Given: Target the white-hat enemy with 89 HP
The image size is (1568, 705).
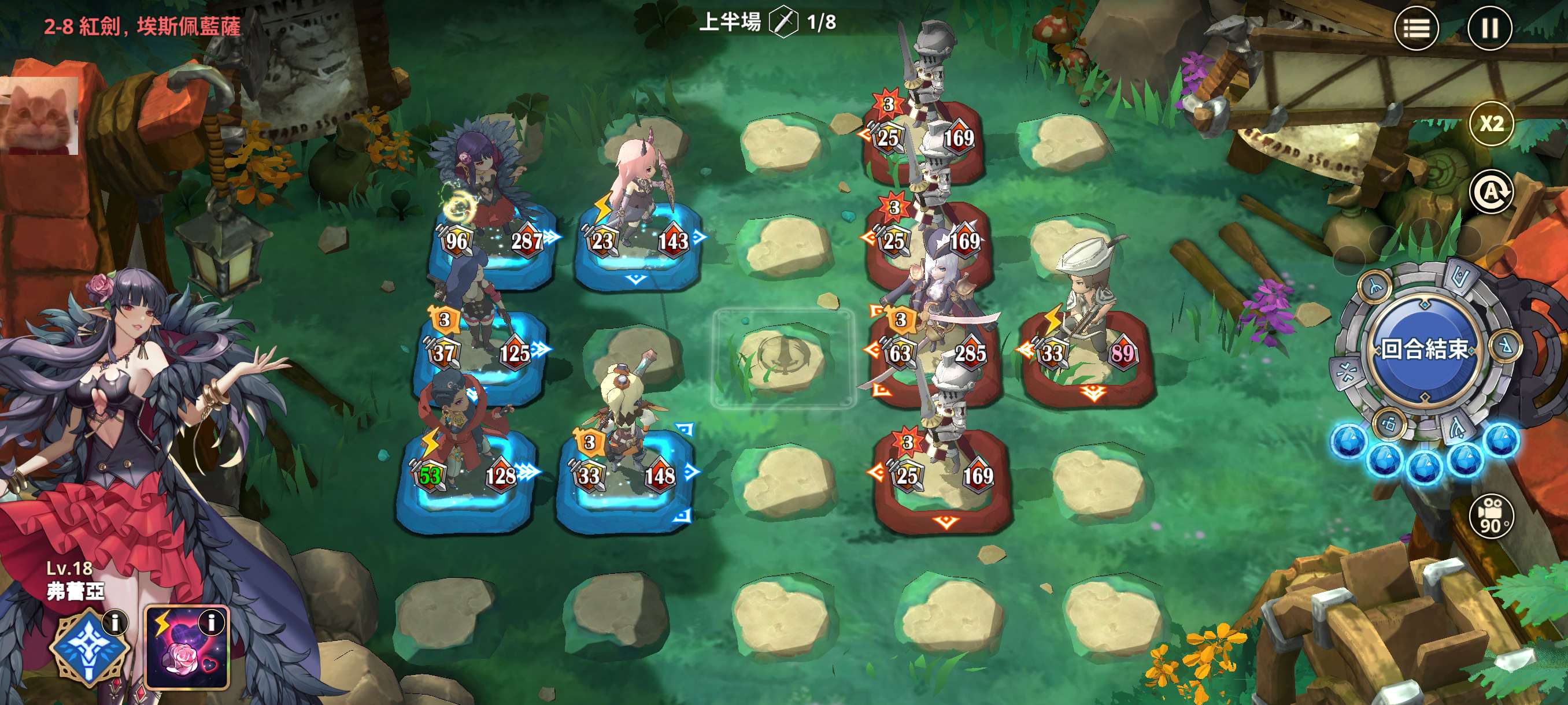Looking at the screenshot, I should [1086, 322].
